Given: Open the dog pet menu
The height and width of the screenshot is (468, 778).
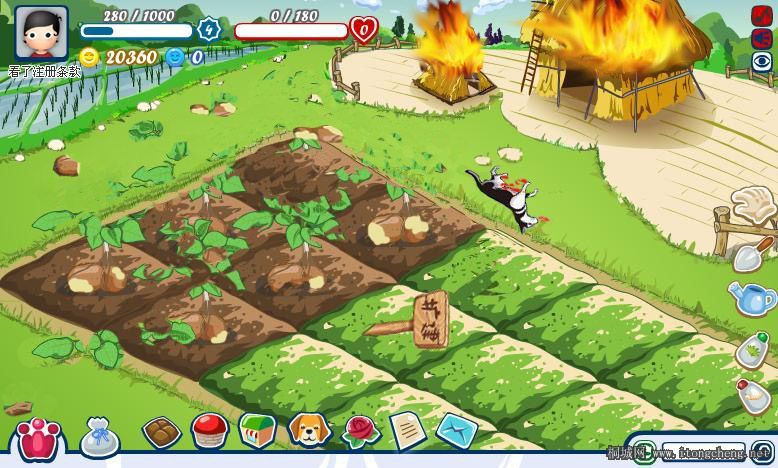Looking at the screenshot, I should pos(309,430).
